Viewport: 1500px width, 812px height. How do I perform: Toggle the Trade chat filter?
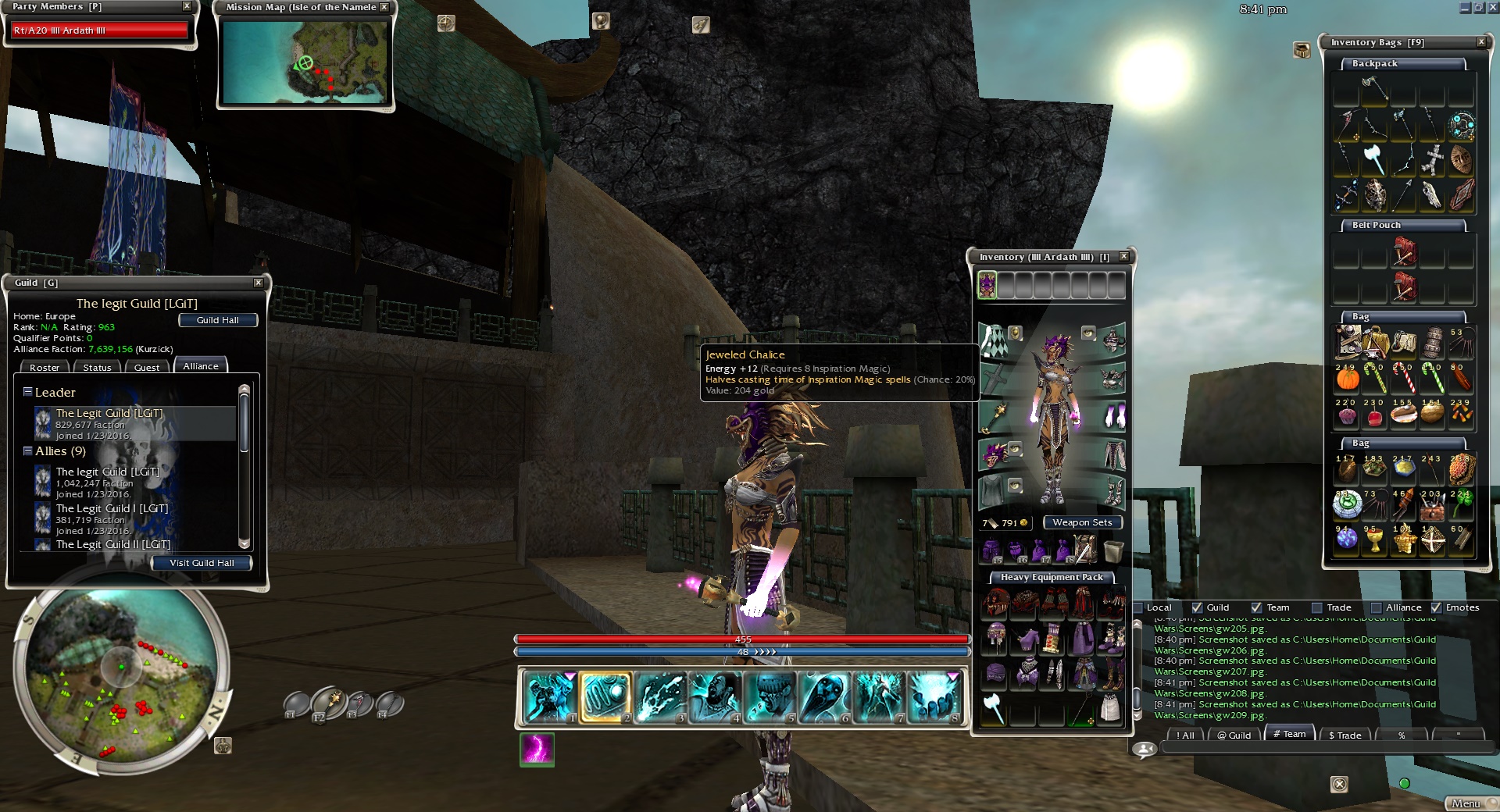(1317, 607)
